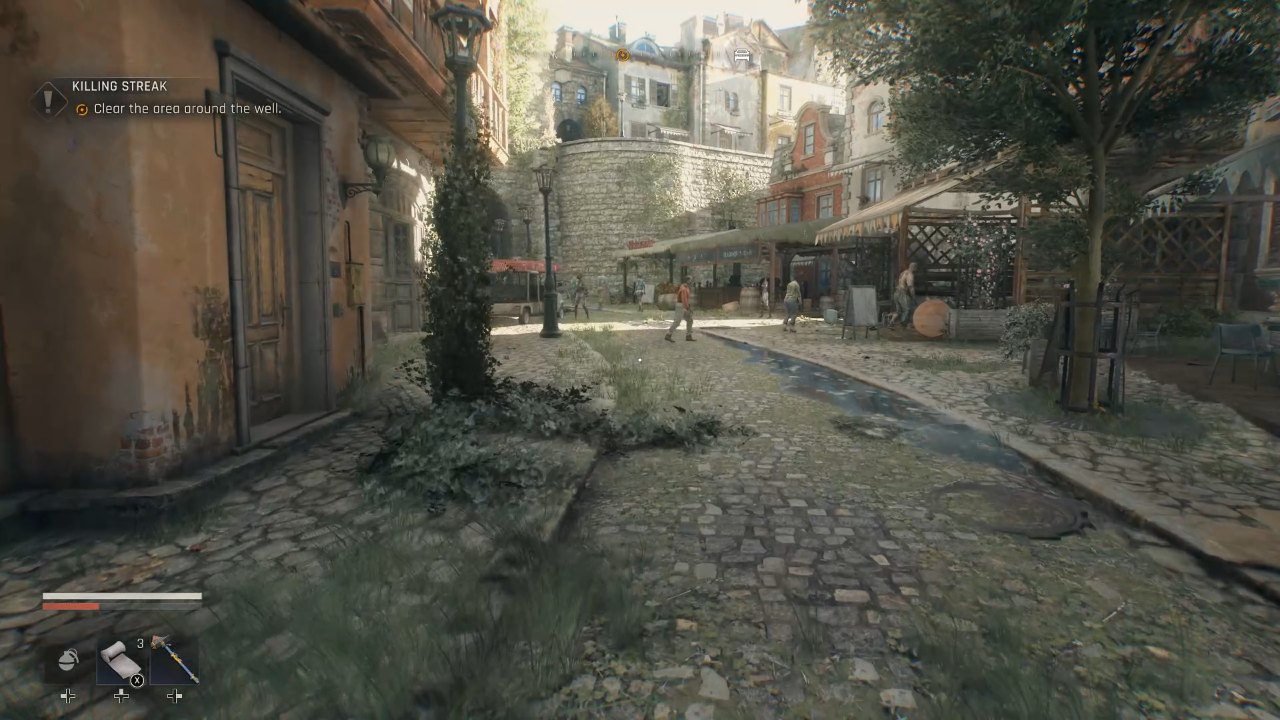Click the bandage count '3' label
The height and width of the screenshot is (720, 1280).
(138, 642)
